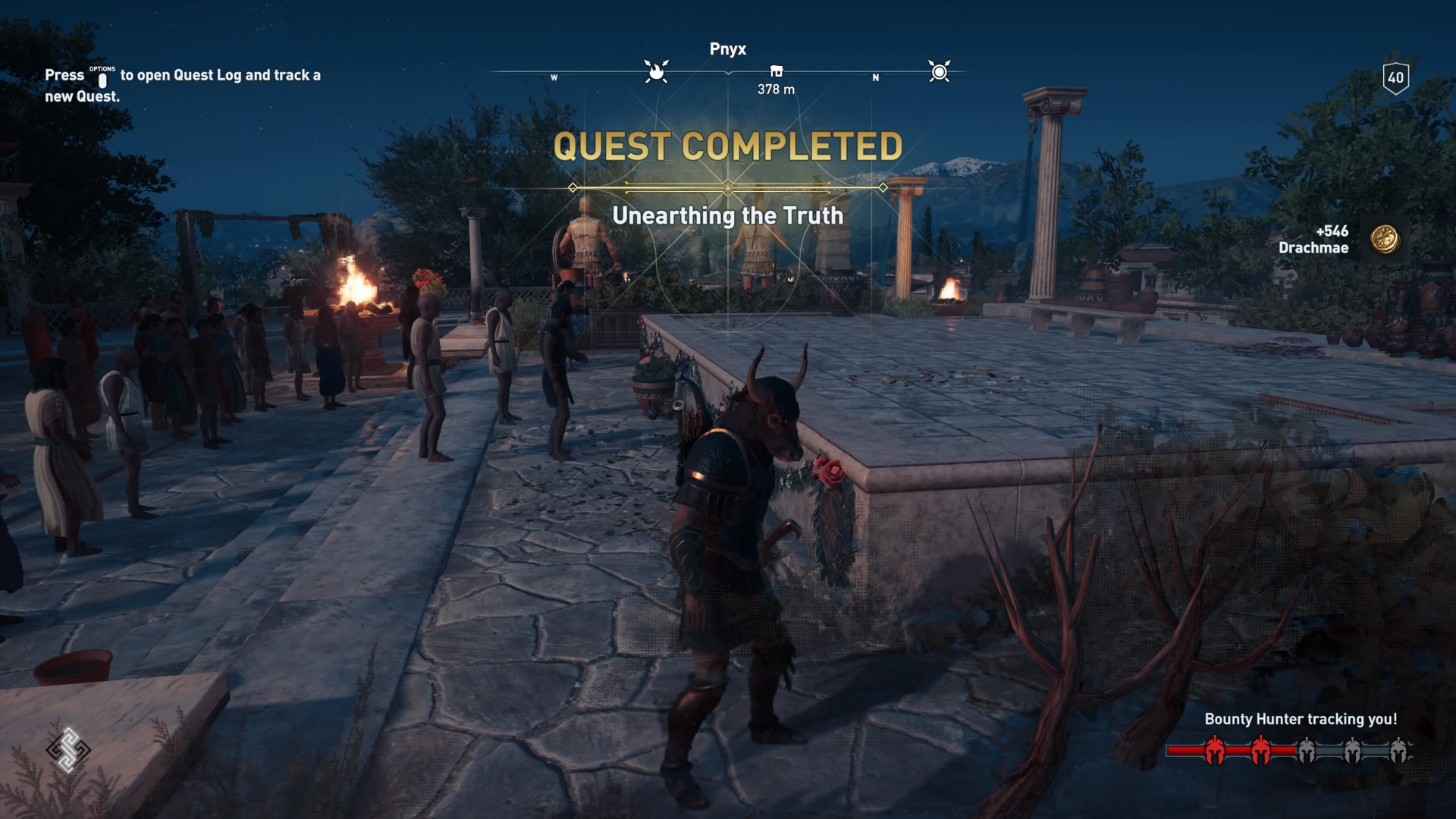Select the Pnyx location title

coord(728,49)
